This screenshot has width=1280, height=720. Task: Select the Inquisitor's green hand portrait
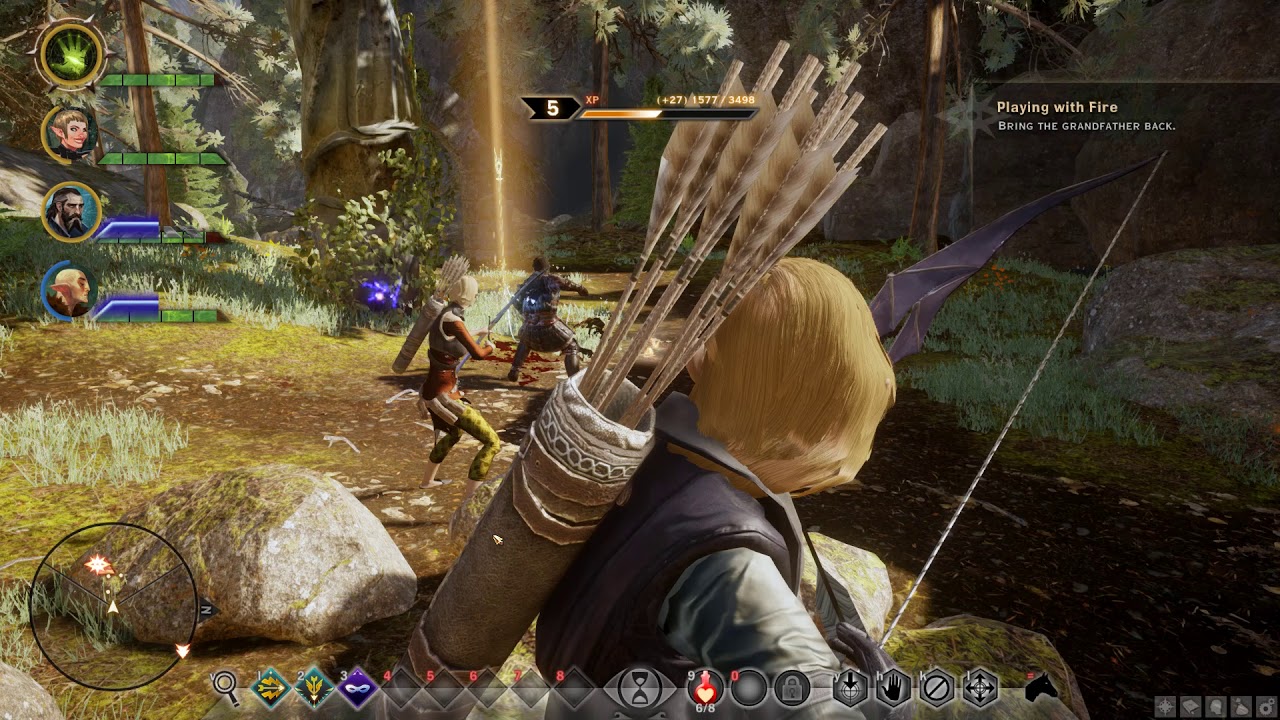tap(71, 56)
